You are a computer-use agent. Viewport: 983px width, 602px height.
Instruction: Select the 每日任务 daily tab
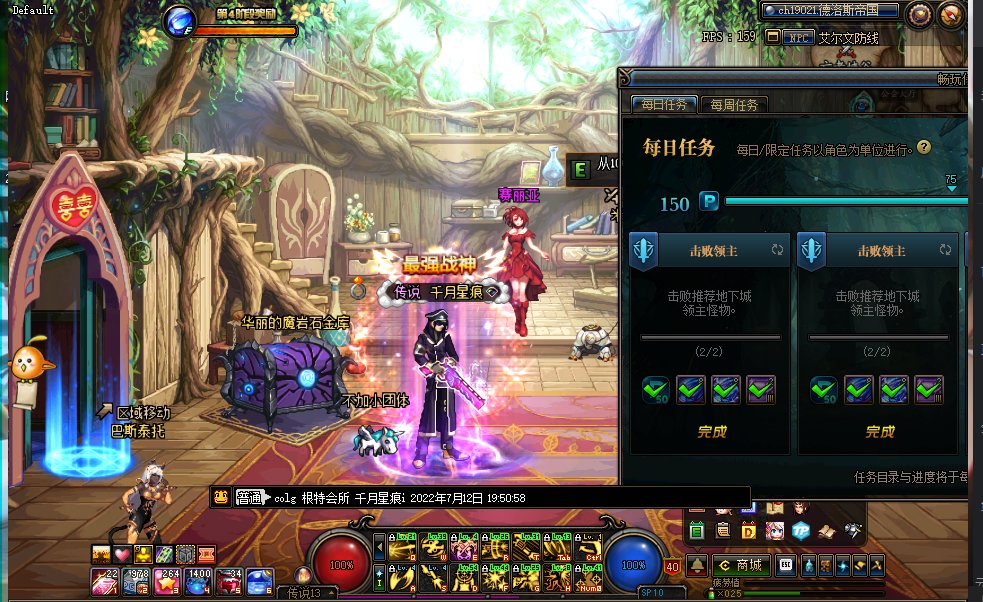(663, 104)
